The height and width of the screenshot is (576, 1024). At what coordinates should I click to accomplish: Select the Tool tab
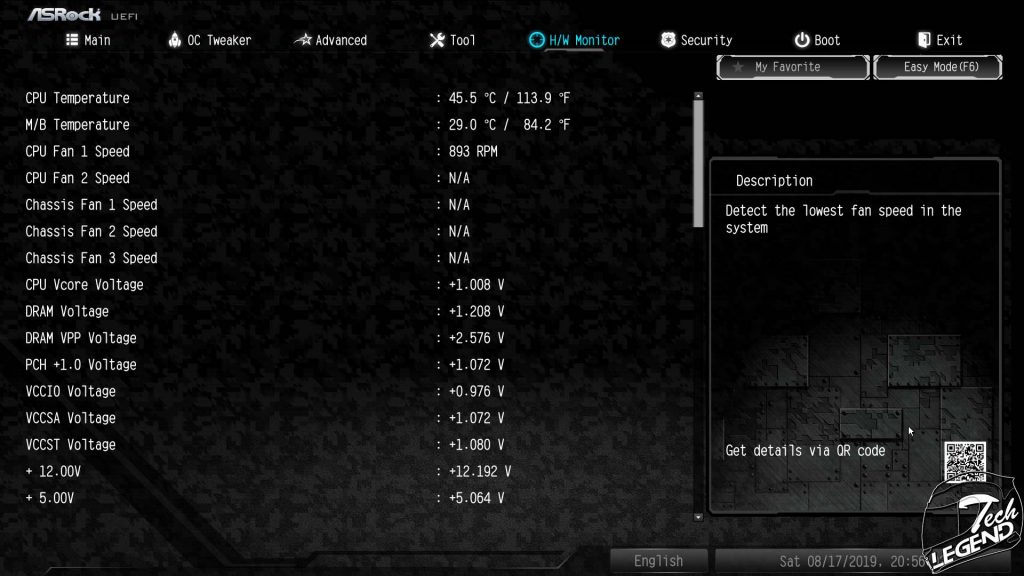tap(452, 40)
